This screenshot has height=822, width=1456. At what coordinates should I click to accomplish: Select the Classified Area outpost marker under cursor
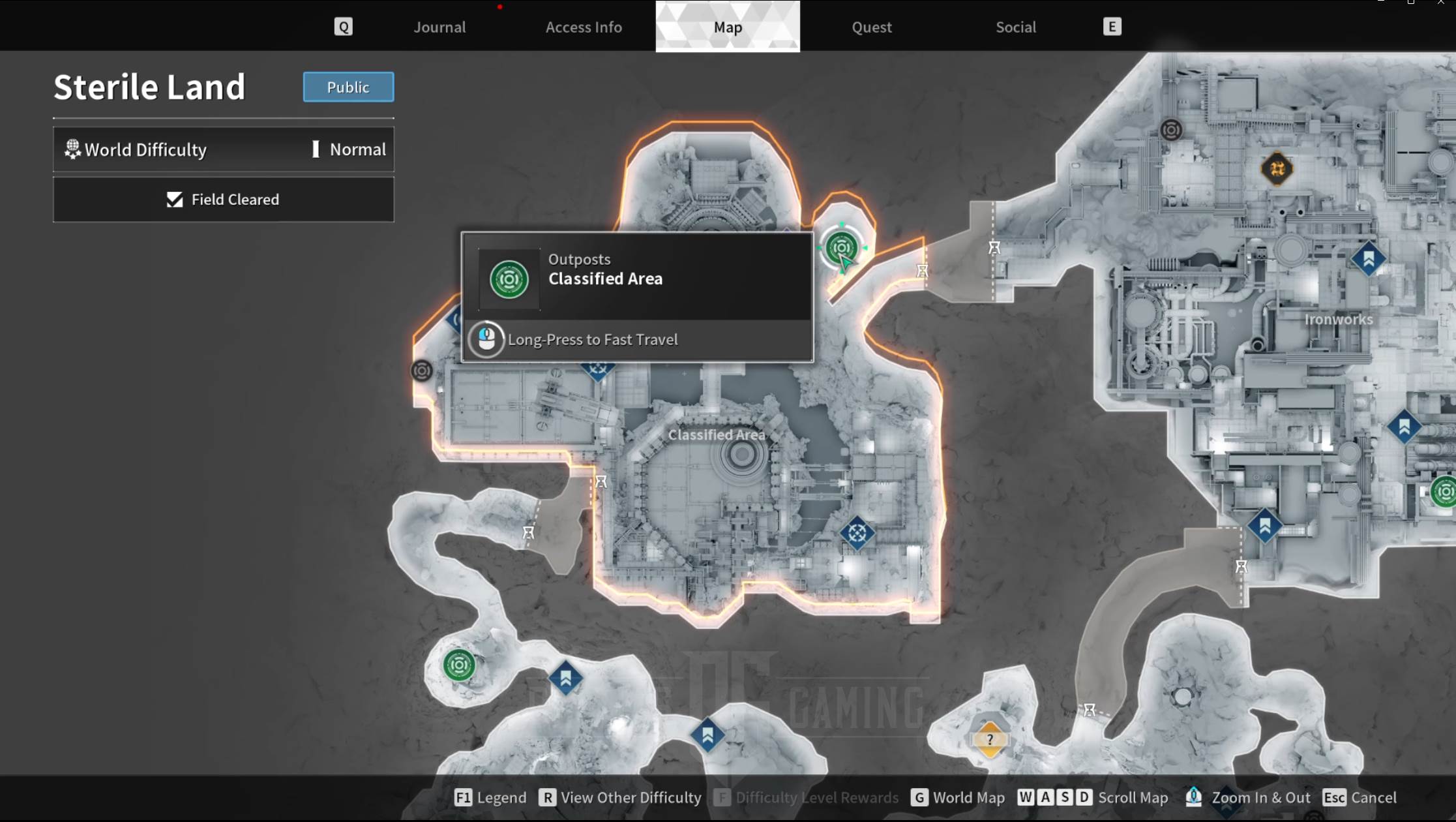tap(841, 247)
